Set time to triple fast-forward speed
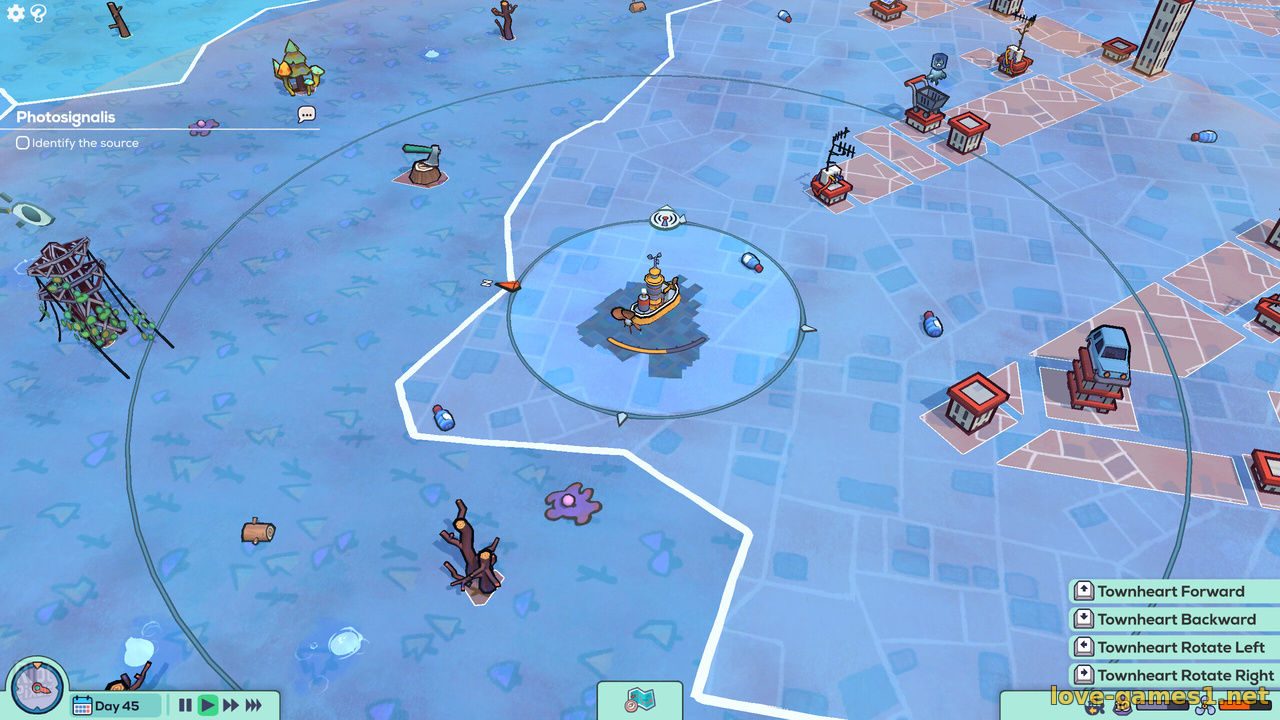This screenshot has height=720, width=1280. click(254, 706)
